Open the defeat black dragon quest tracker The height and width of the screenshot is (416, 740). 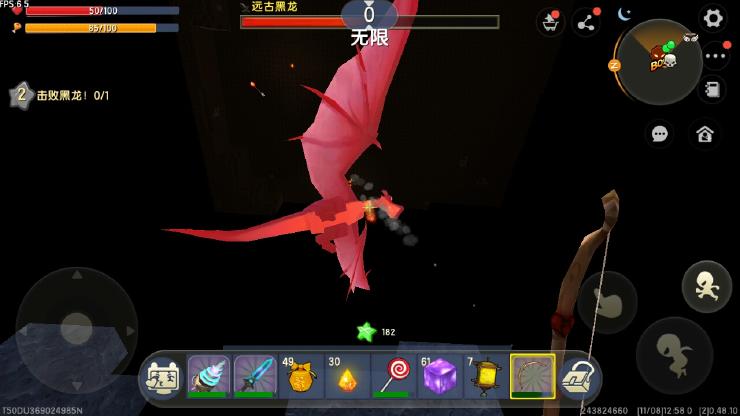60,96
